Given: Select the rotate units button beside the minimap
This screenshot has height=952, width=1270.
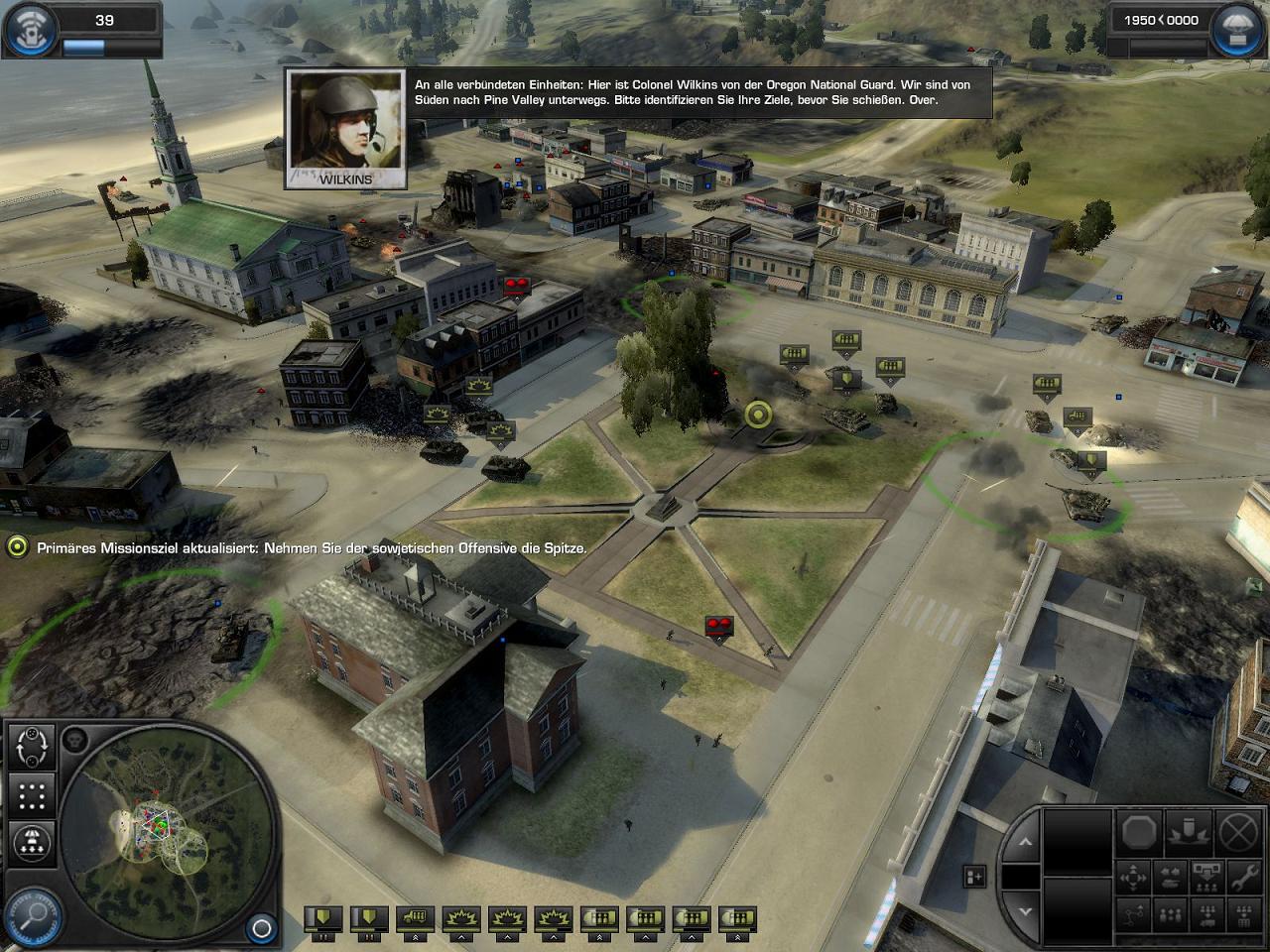Looking at the screenshot, I should (32, 746).
